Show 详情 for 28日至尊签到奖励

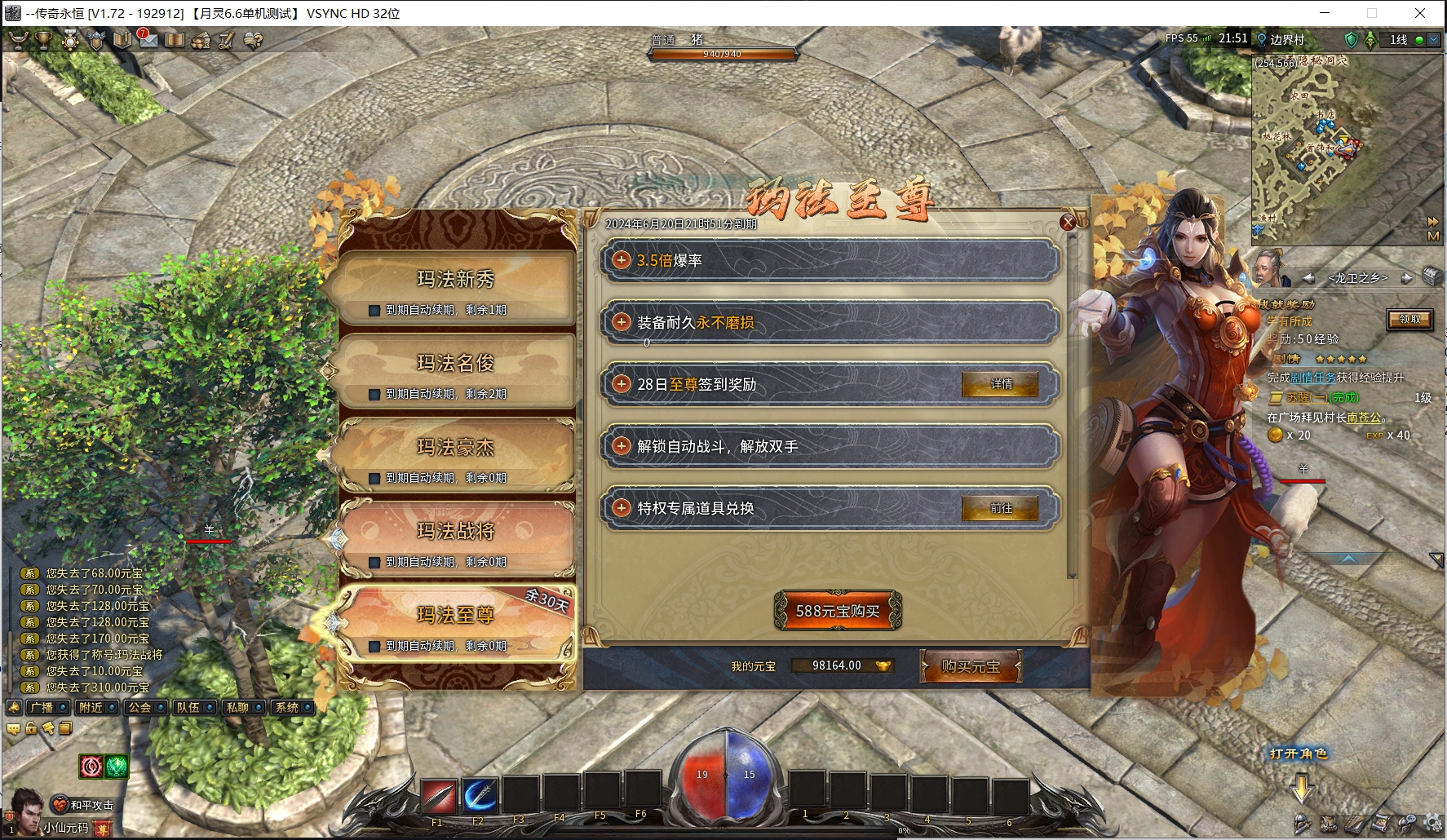(x=1000, y=384)
